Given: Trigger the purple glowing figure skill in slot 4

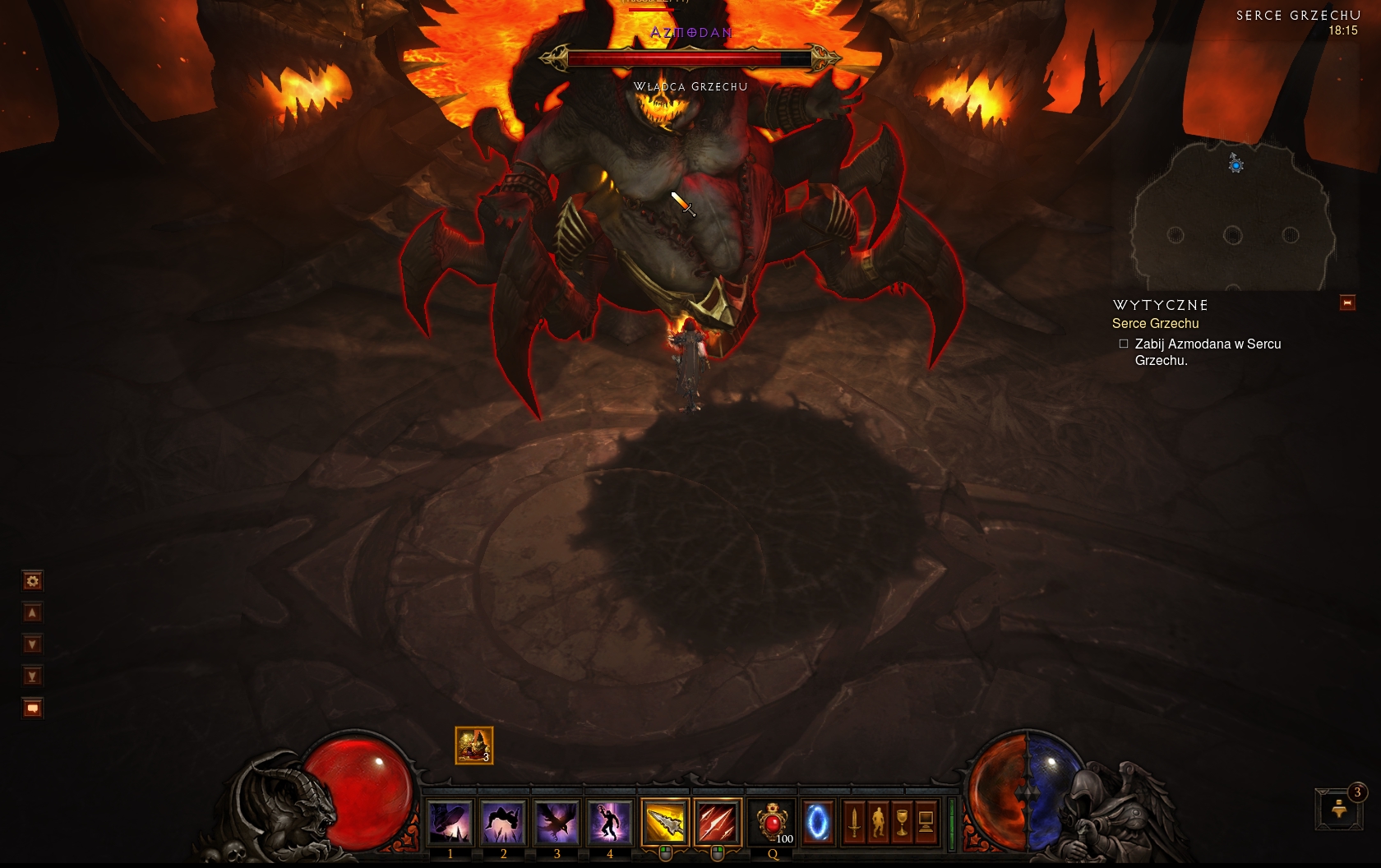Looking at the screenshot, I should [609, 822].
